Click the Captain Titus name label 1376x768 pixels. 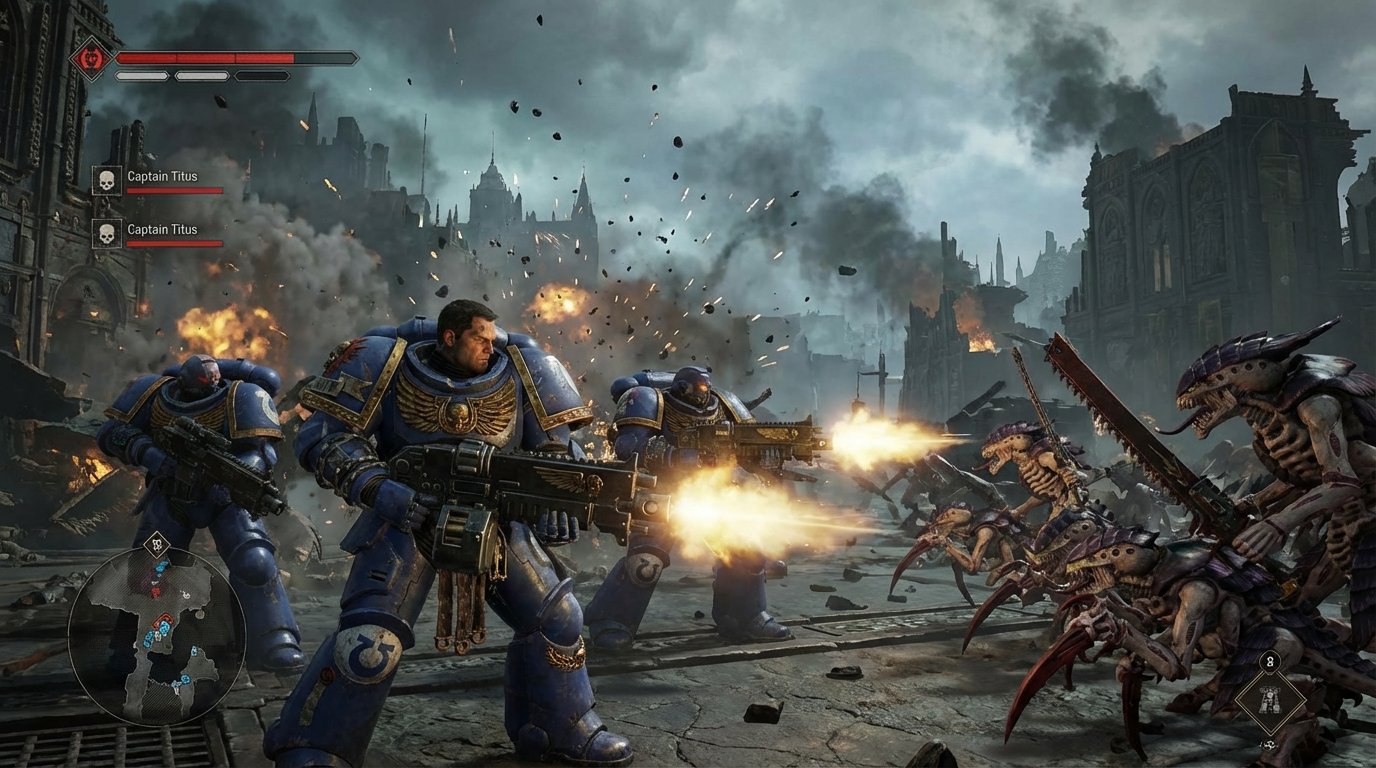163,175
